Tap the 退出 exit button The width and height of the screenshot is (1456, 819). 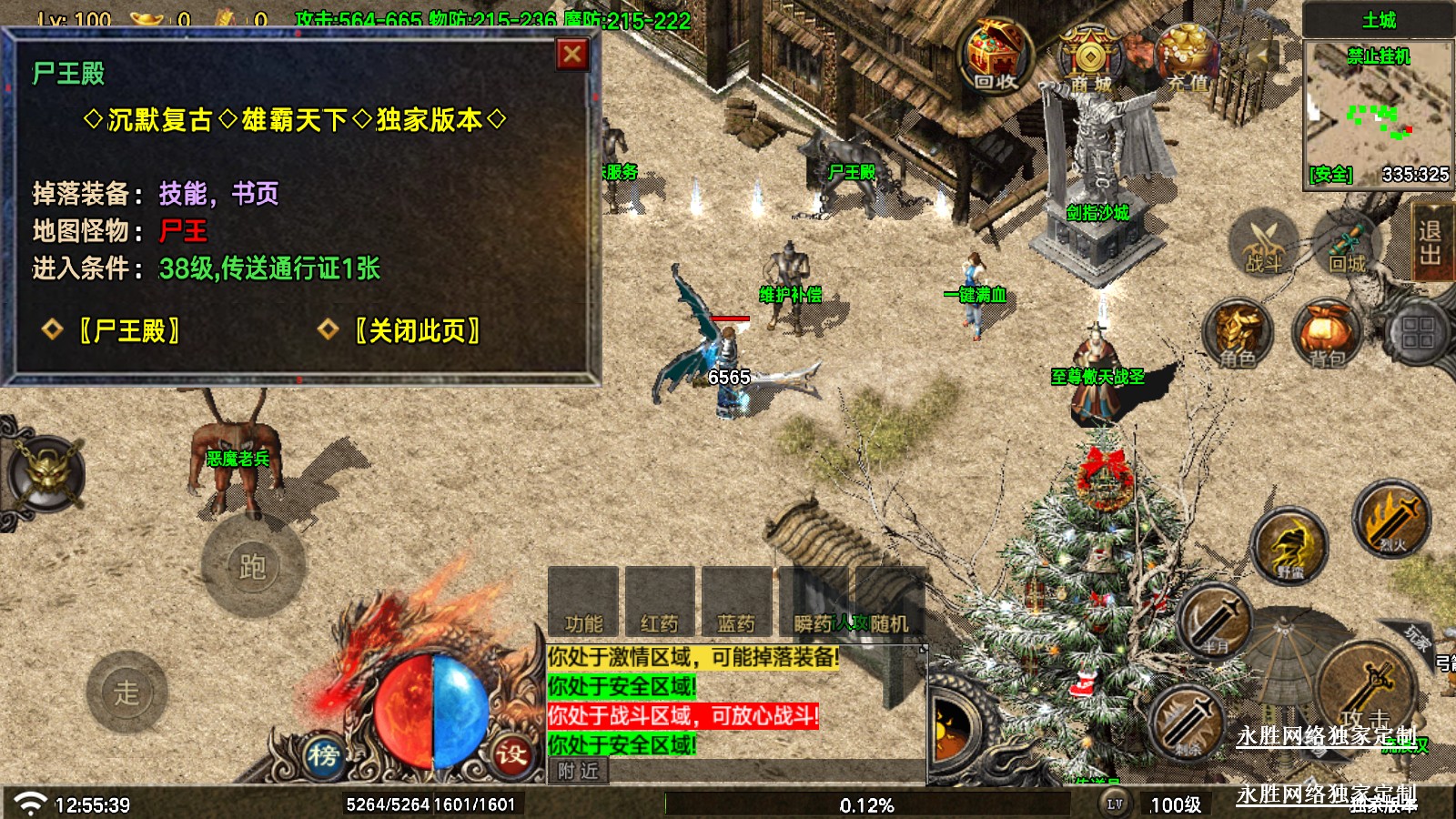click(x=1430, y=242)
